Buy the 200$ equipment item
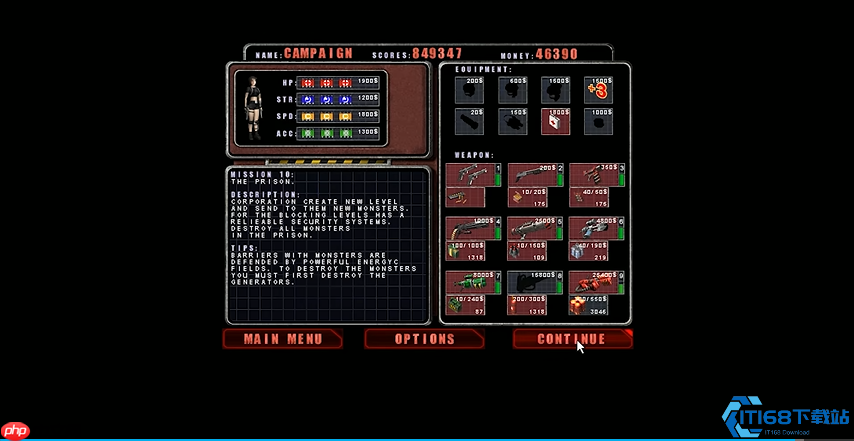The image size is (854, 441). pos(468,90)
